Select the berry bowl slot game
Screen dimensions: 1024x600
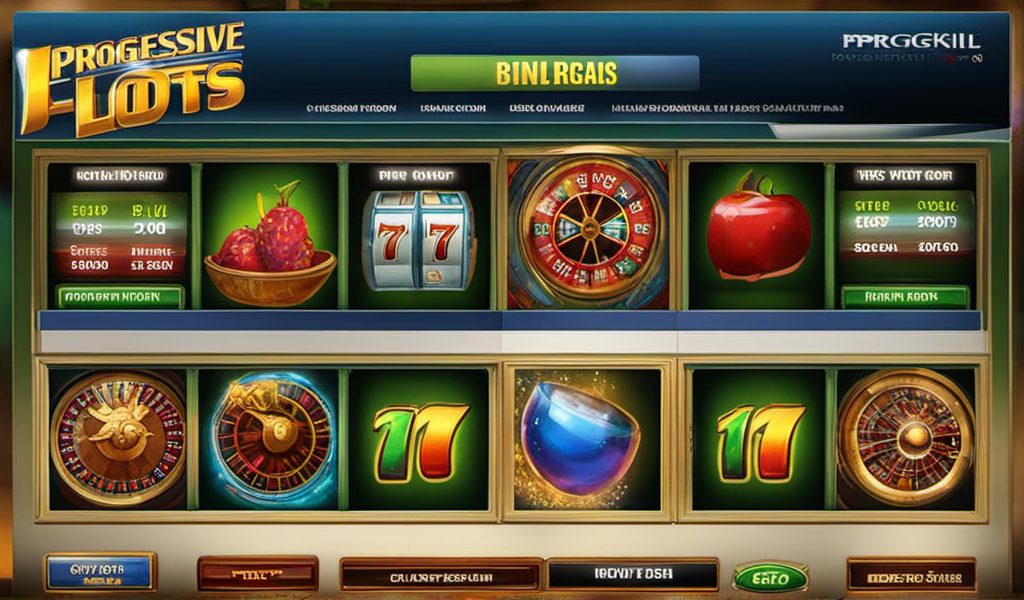click(270, 240)
